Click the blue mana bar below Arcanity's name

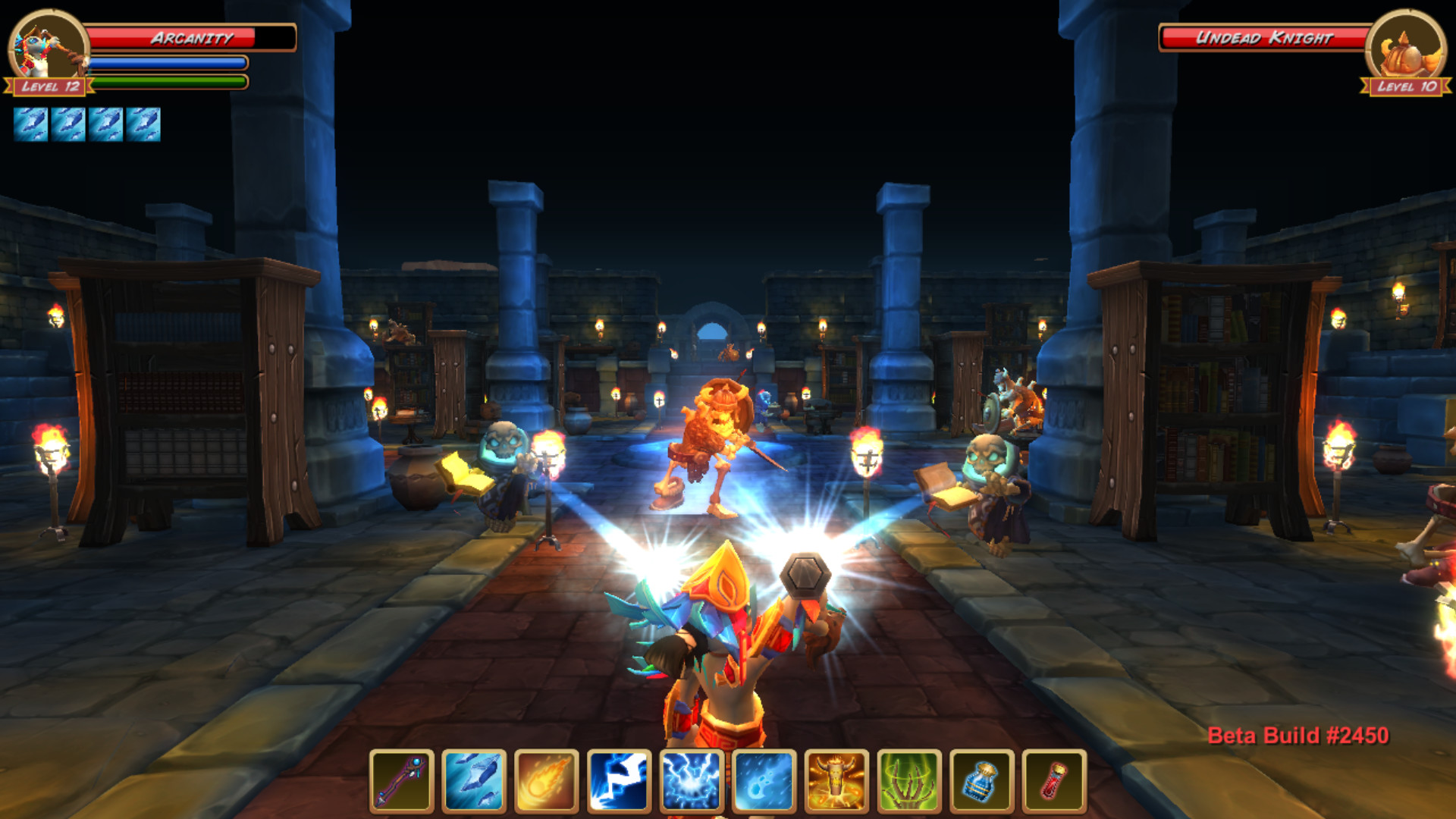tap(168, 63)
